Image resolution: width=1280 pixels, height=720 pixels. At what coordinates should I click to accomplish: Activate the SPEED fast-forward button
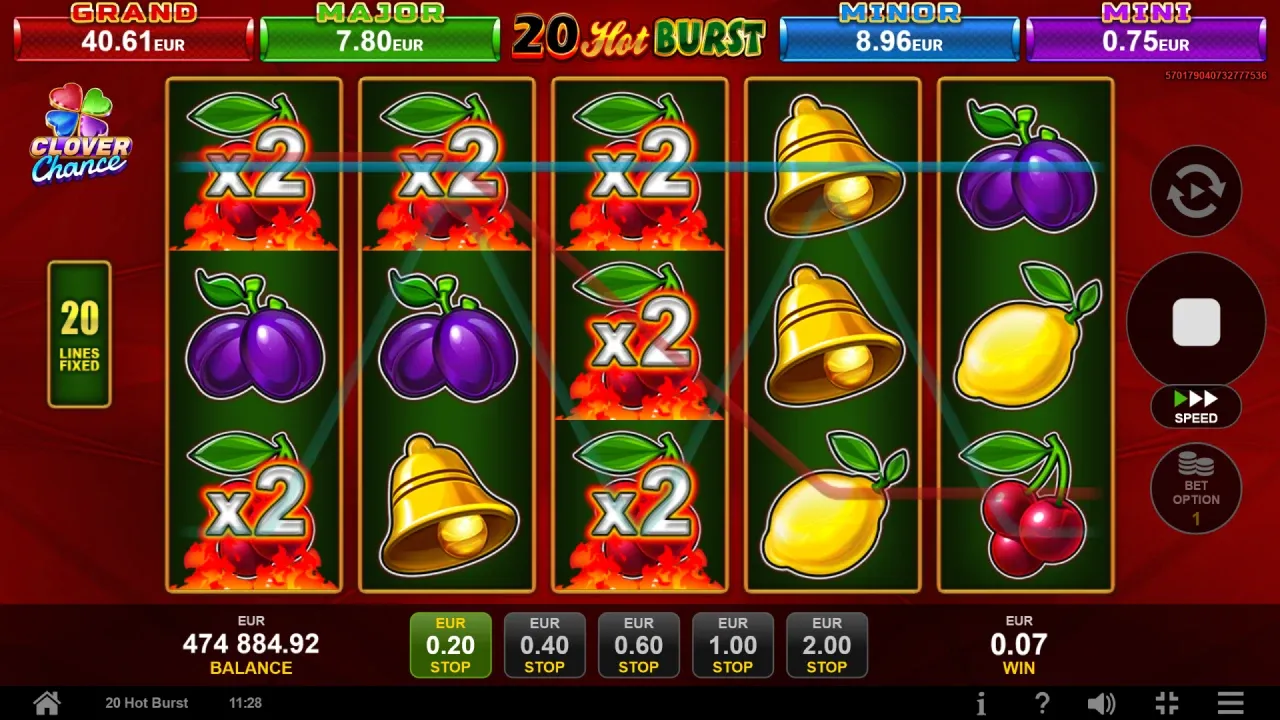tap(1196, 406)
